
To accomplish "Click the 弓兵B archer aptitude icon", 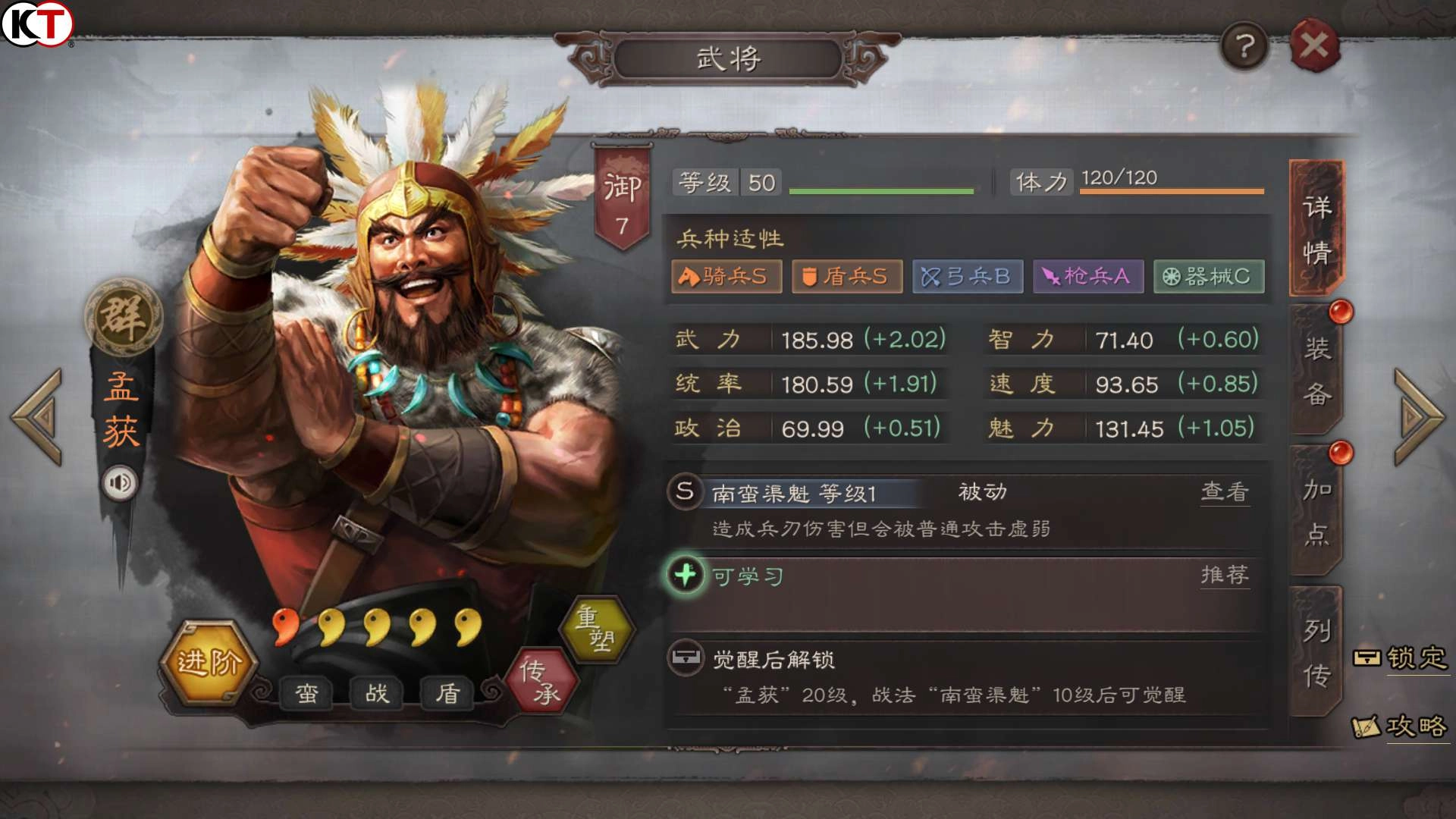I will tap(967, 277).
